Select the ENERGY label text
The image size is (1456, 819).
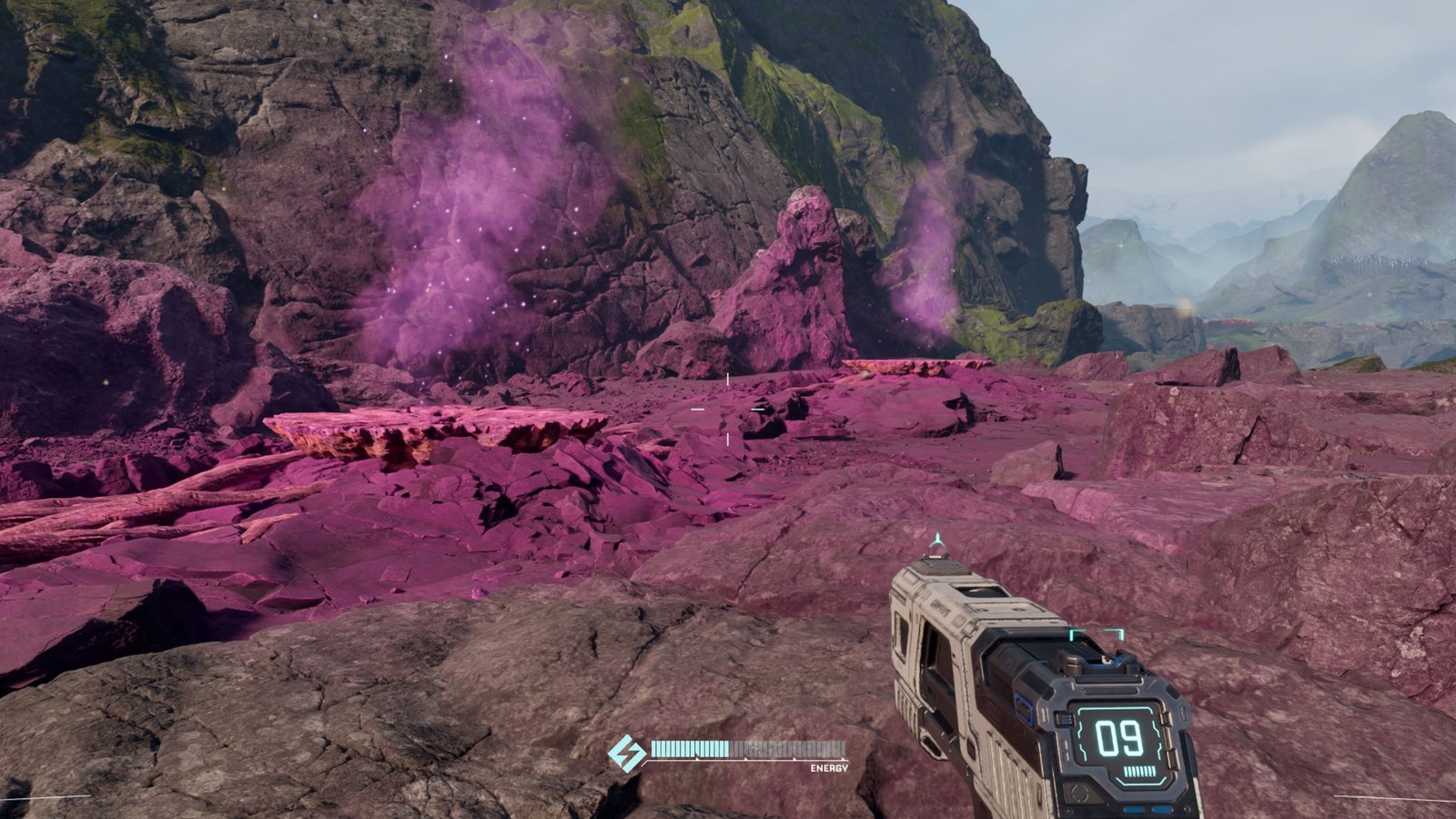[829, 768]
